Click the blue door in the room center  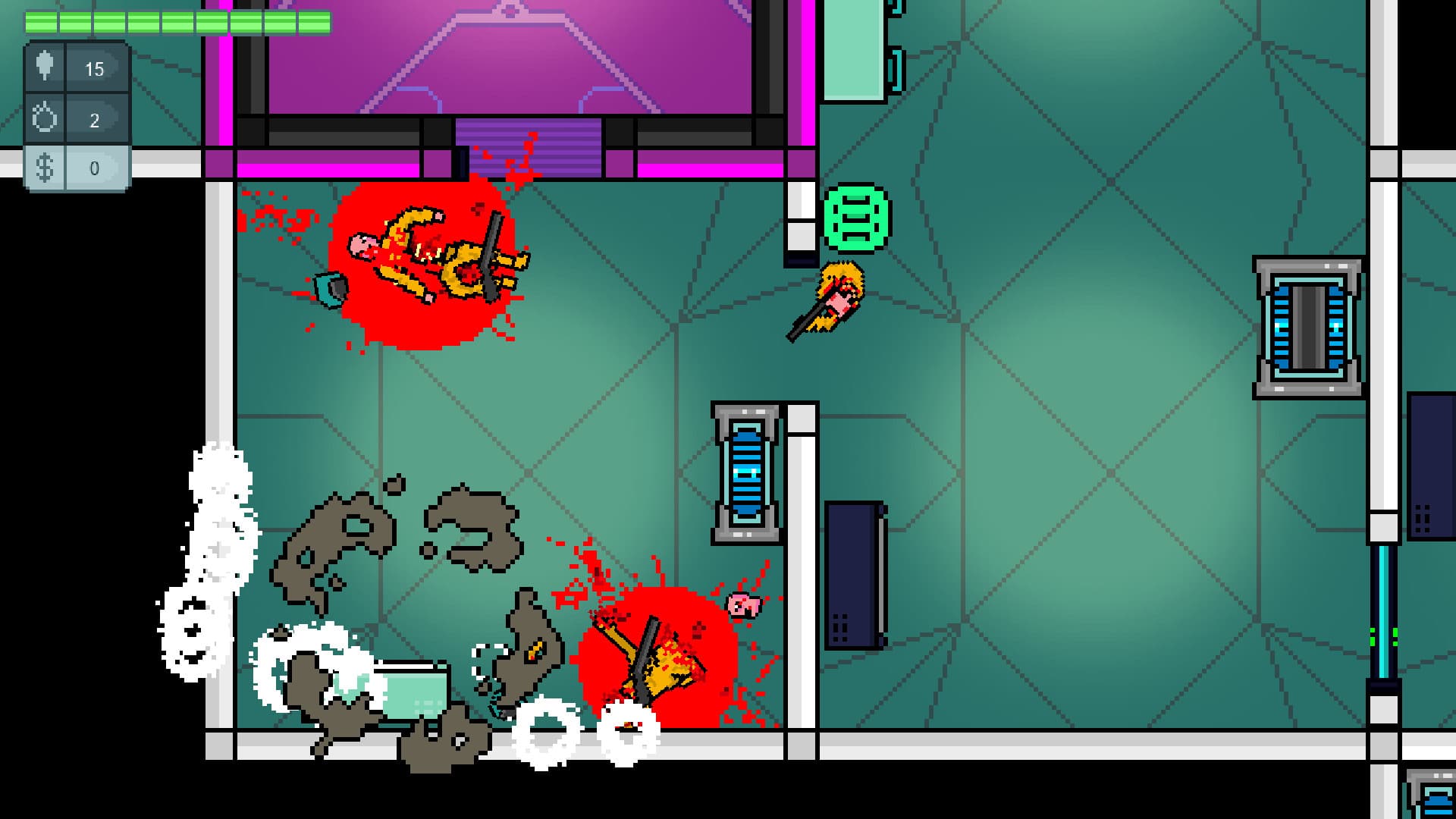tap(747, 474)
